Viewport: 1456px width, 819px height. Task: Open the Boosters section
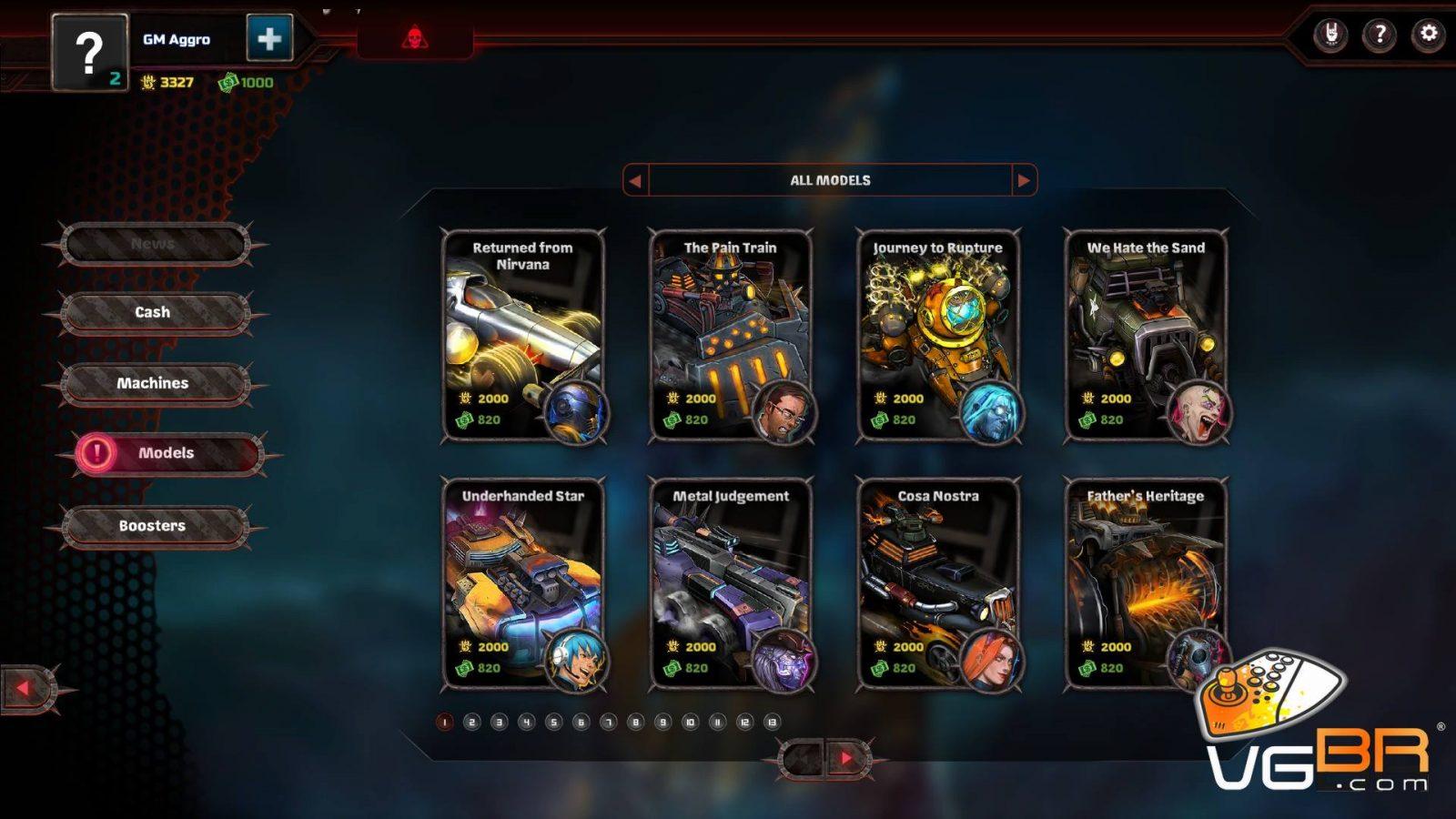click(153, 526)
